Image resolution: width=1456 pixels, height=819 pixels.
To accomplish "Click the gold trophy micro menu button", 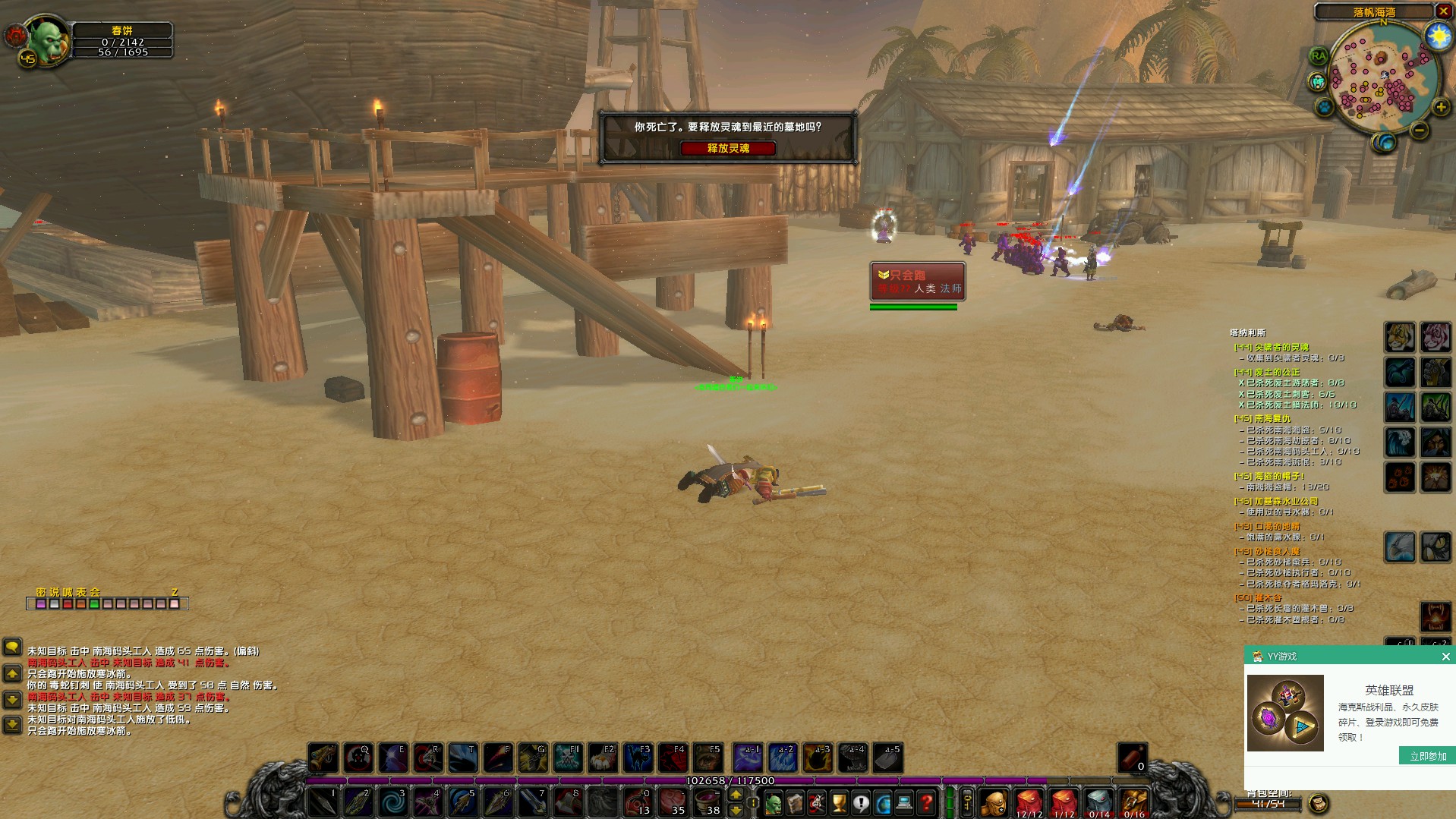I will 839,802.
